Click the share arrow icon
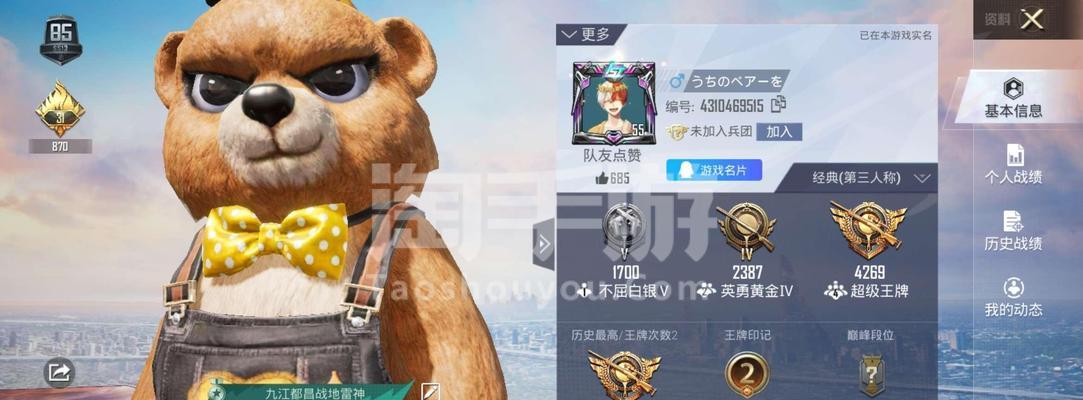The width and height of the screenshot is (1083, 400). [59, 373]
